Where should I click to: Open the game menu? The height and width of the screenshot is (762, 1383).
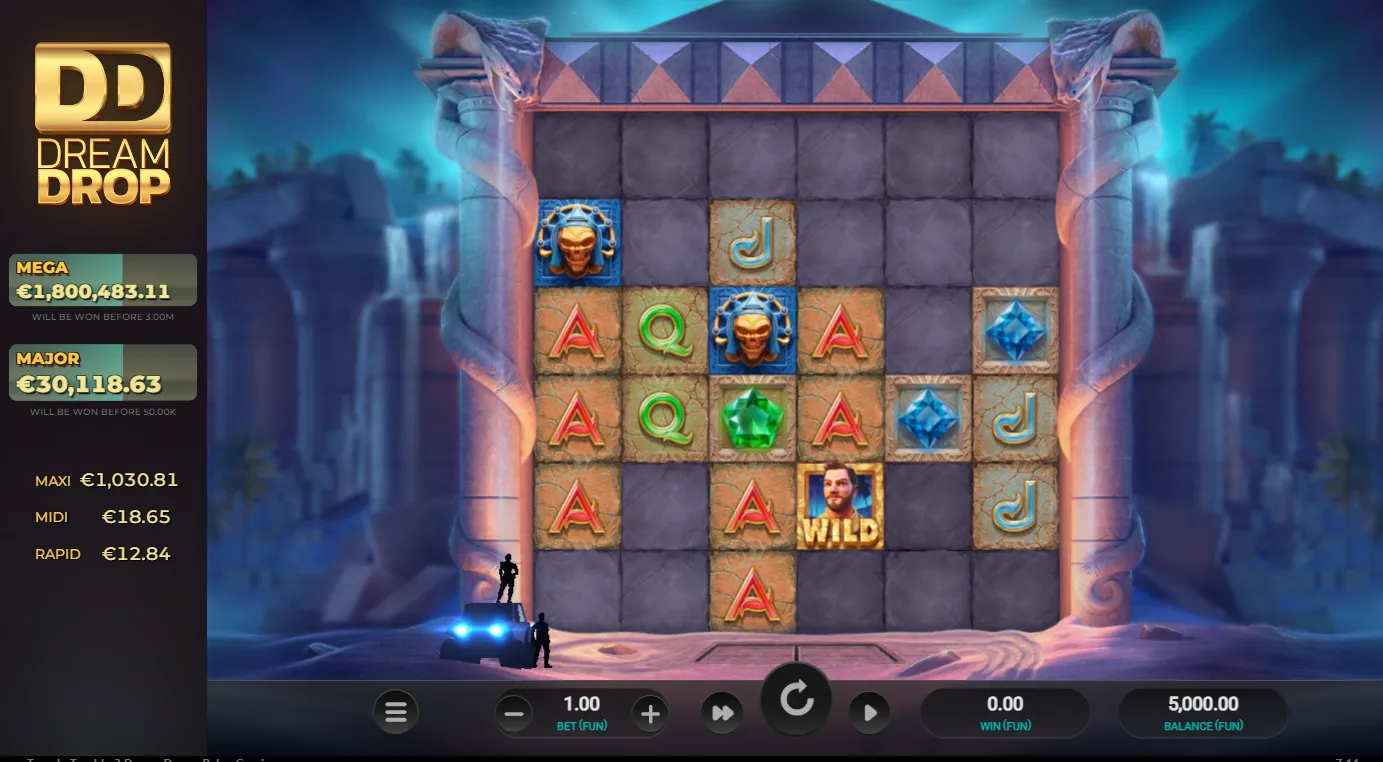395,712
